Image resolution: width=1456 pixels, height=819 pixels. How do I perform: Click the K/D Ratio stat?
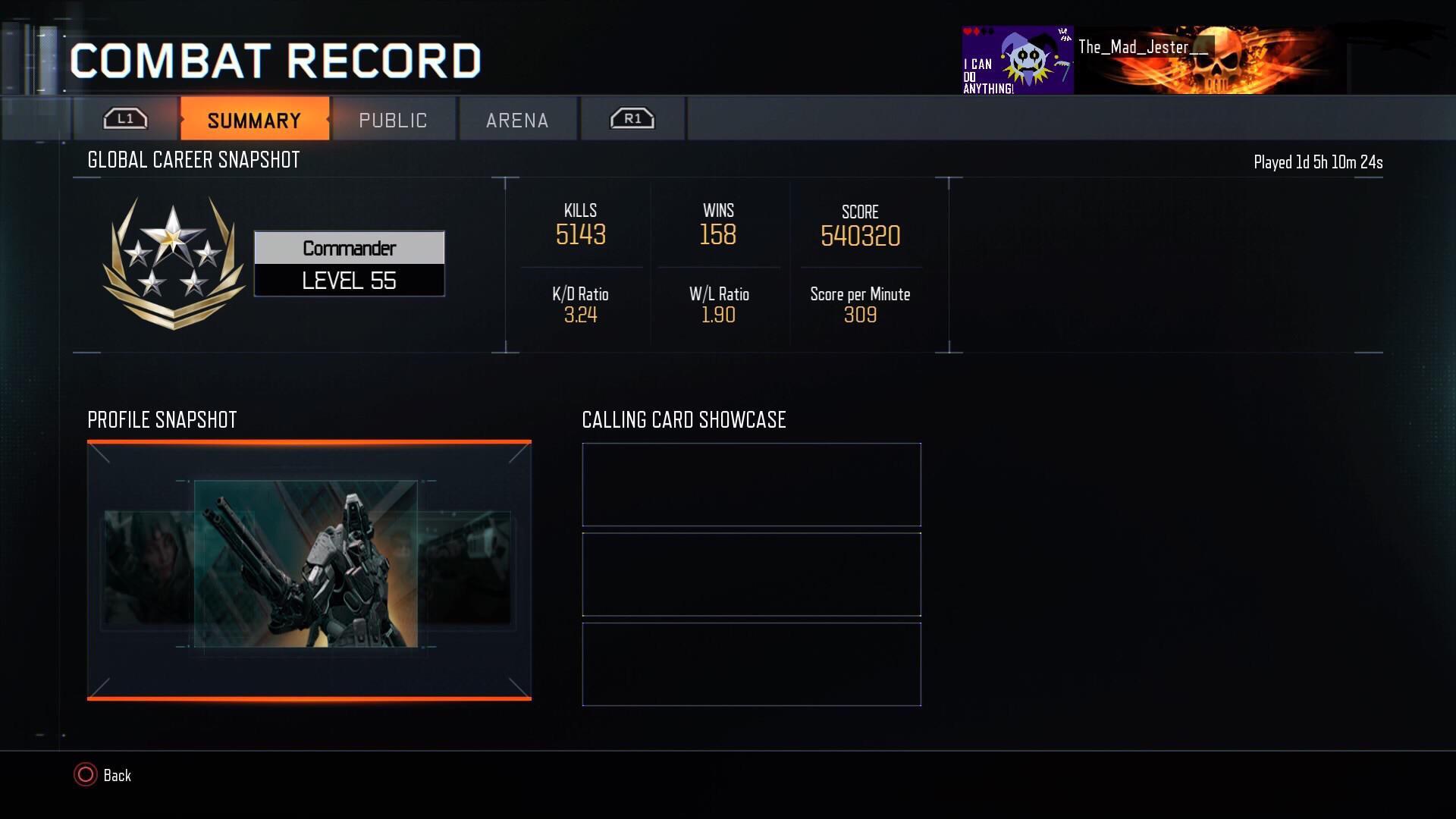581,305
